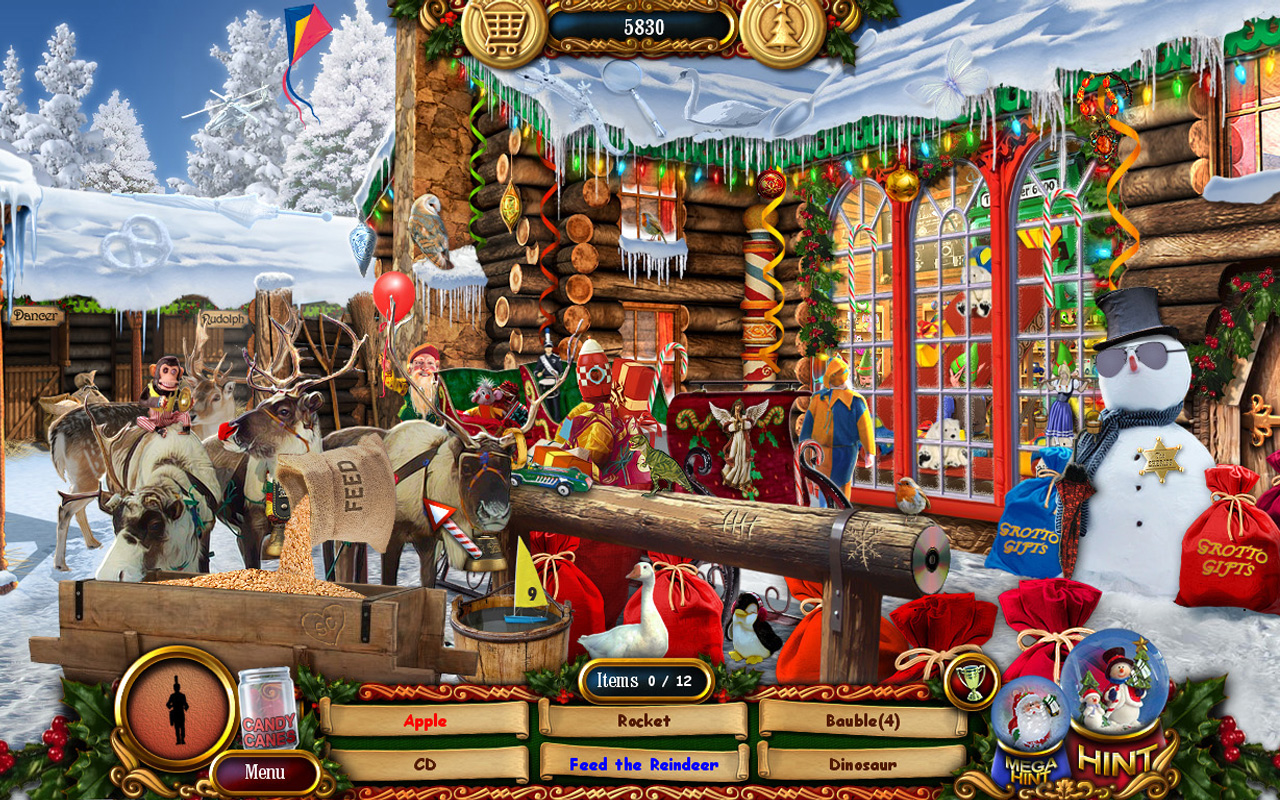Open the Menu
1280x800 pixels.
click(263, 771)
